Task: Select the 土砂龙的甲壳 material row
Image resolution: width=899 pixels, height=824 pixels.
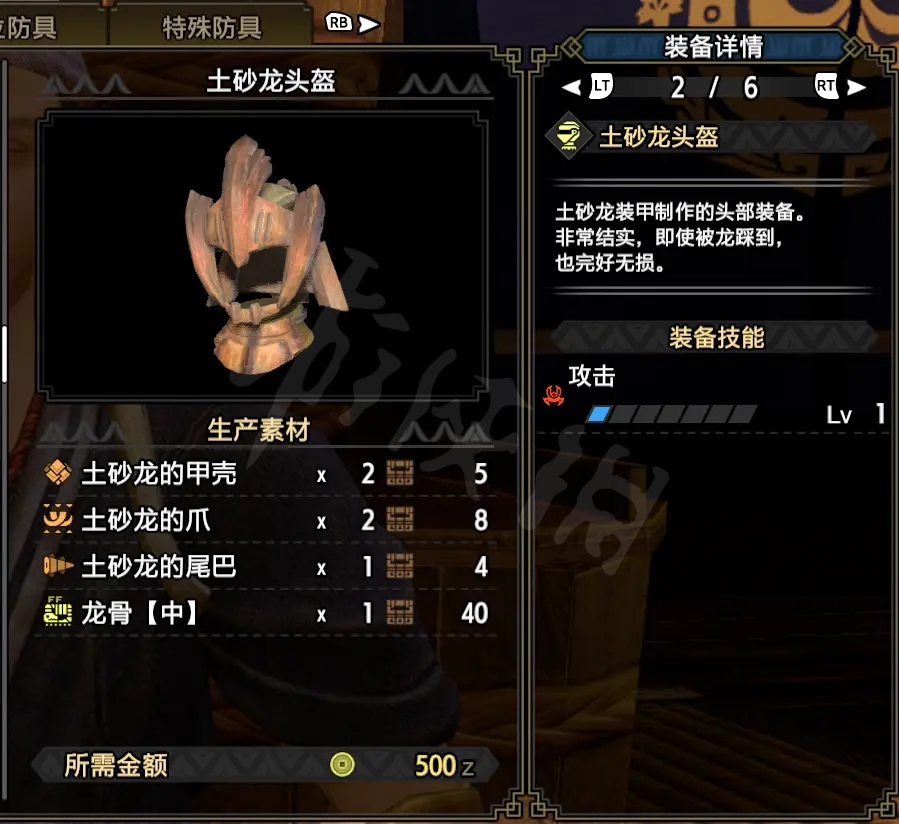Action: coord(266,474)
